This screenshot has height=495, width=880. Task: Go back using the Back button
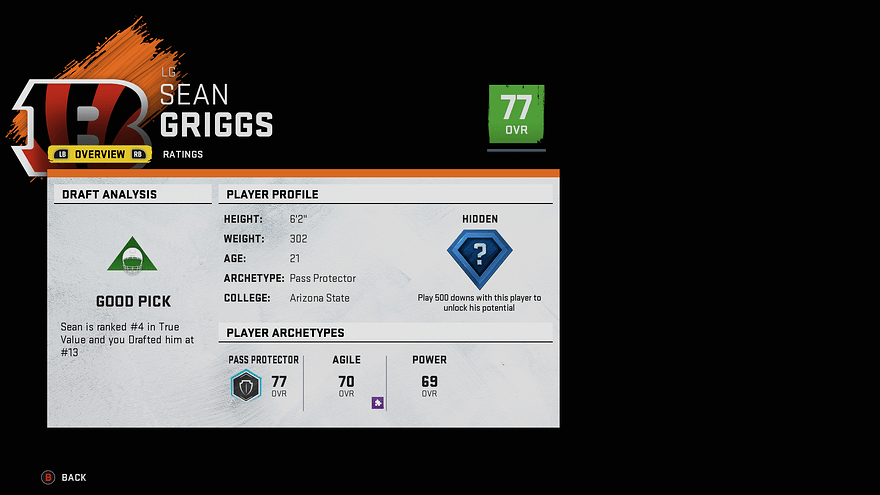point(64,478)
